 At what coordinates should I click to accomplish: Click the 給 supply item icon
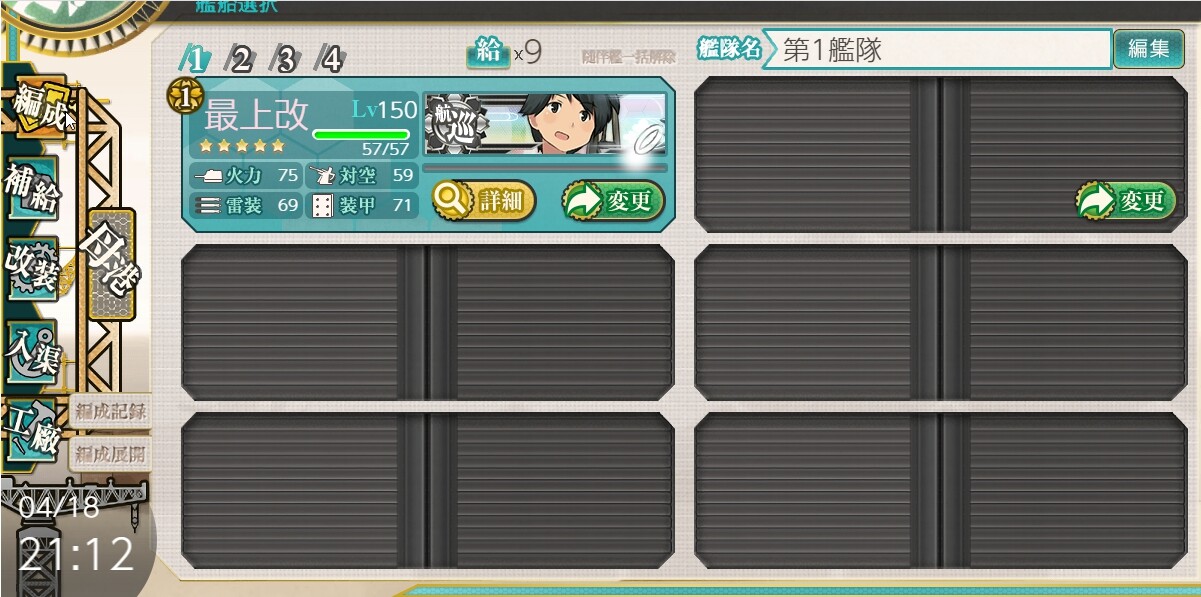click(x=488, y=53)
